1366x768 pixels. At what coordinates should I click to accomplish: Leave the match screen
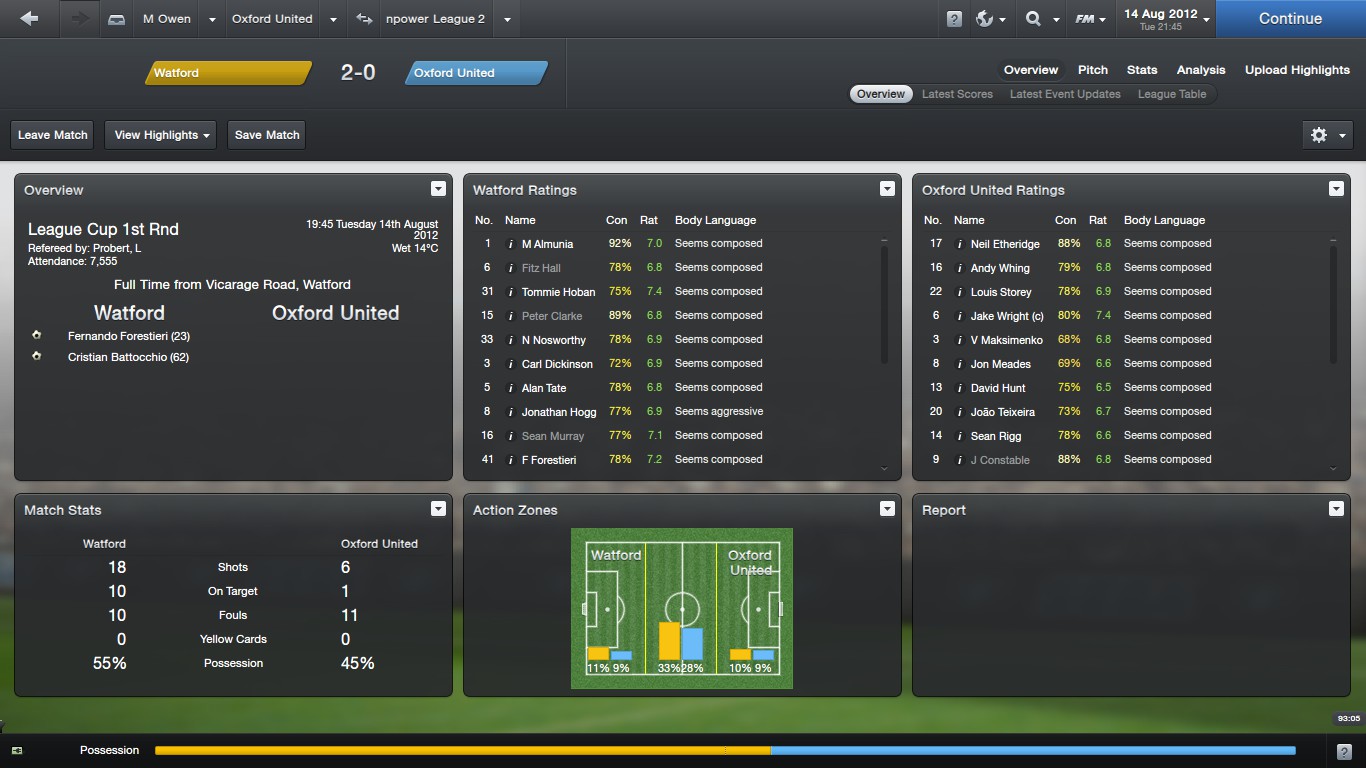pos(53,135)
